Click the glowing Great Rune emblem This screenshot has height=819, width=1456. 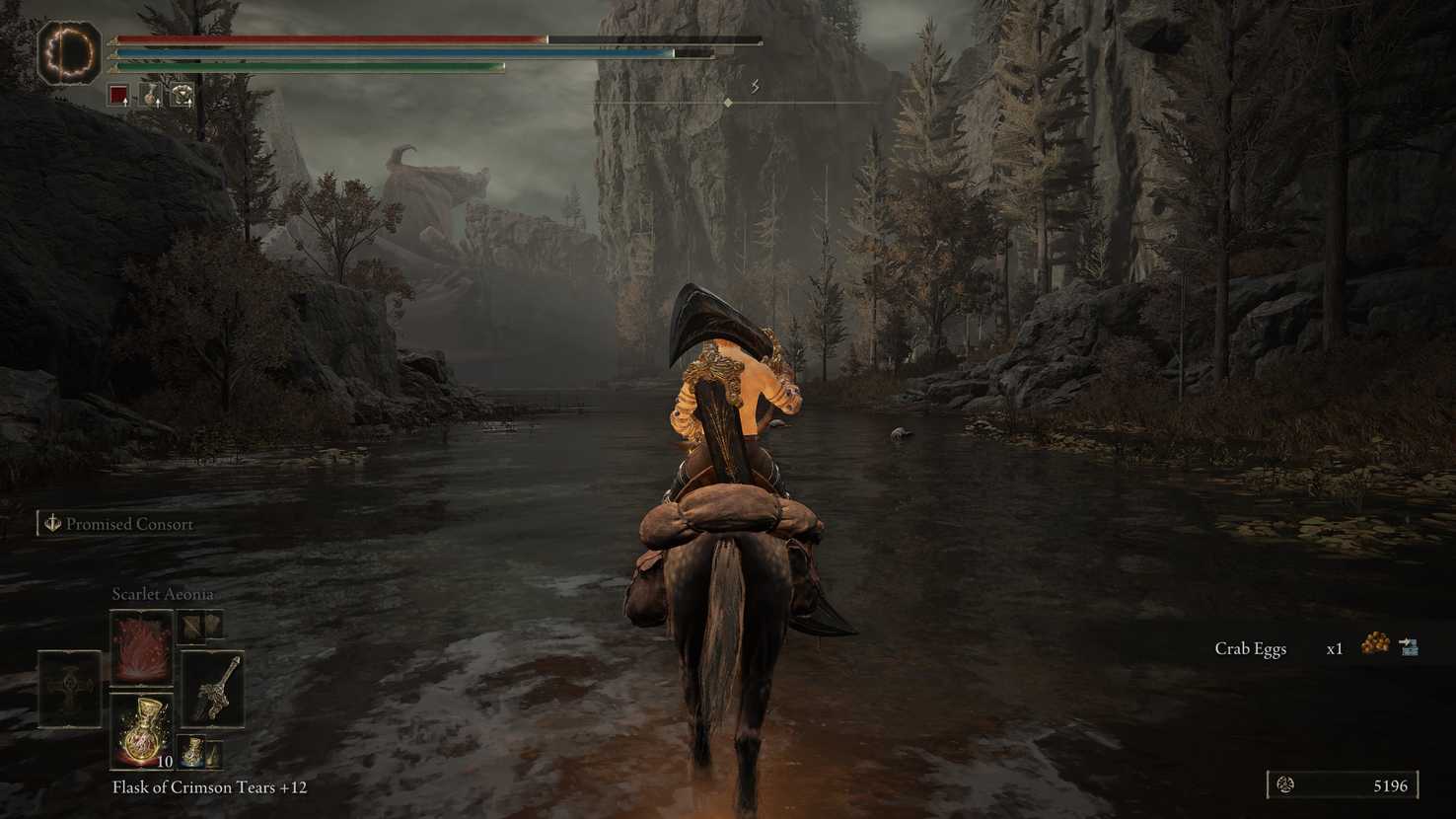pyautogui.click(x=69, y=51)
